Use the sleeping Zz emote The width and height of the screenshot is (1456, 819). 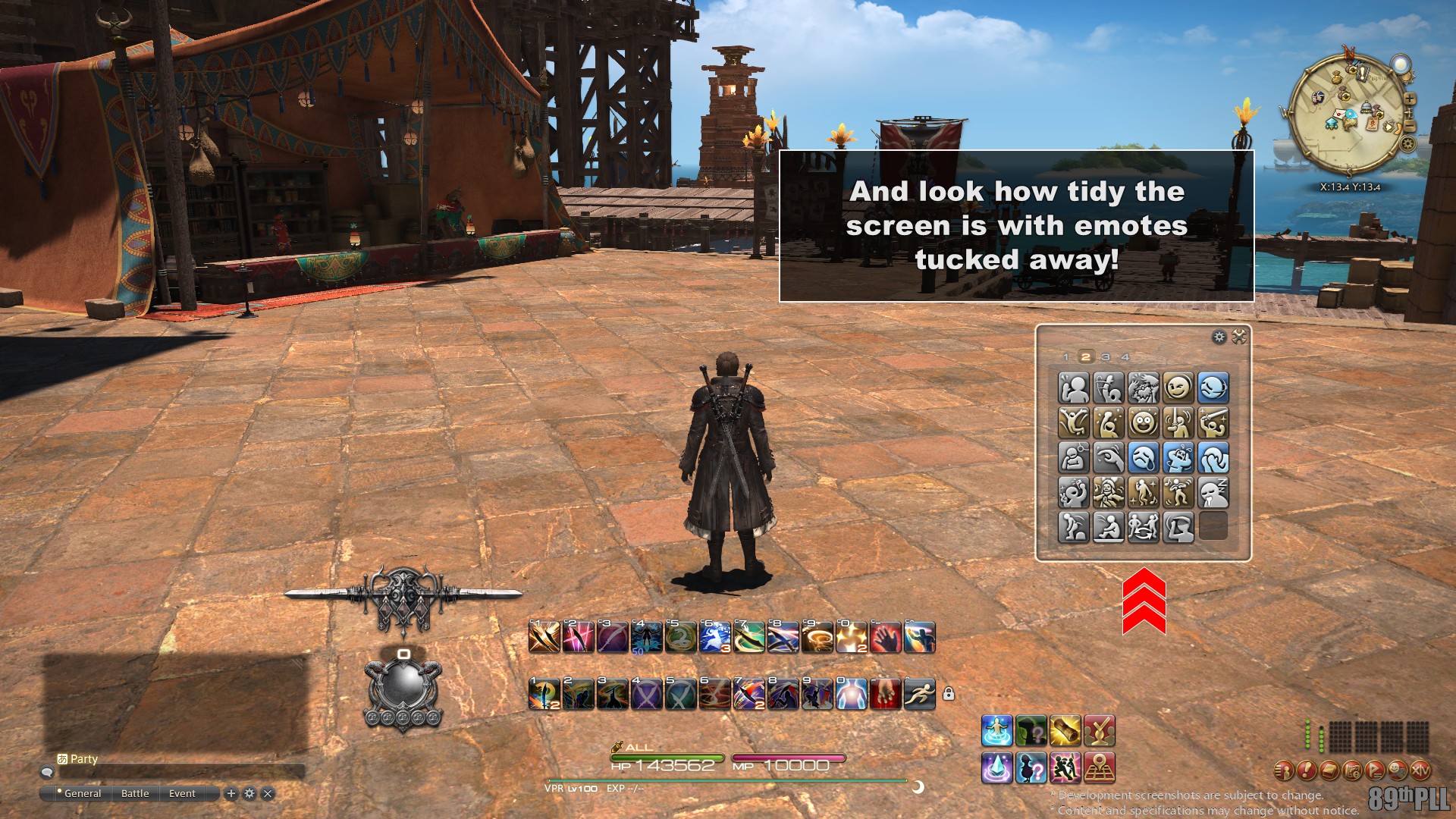[1213, 493]
